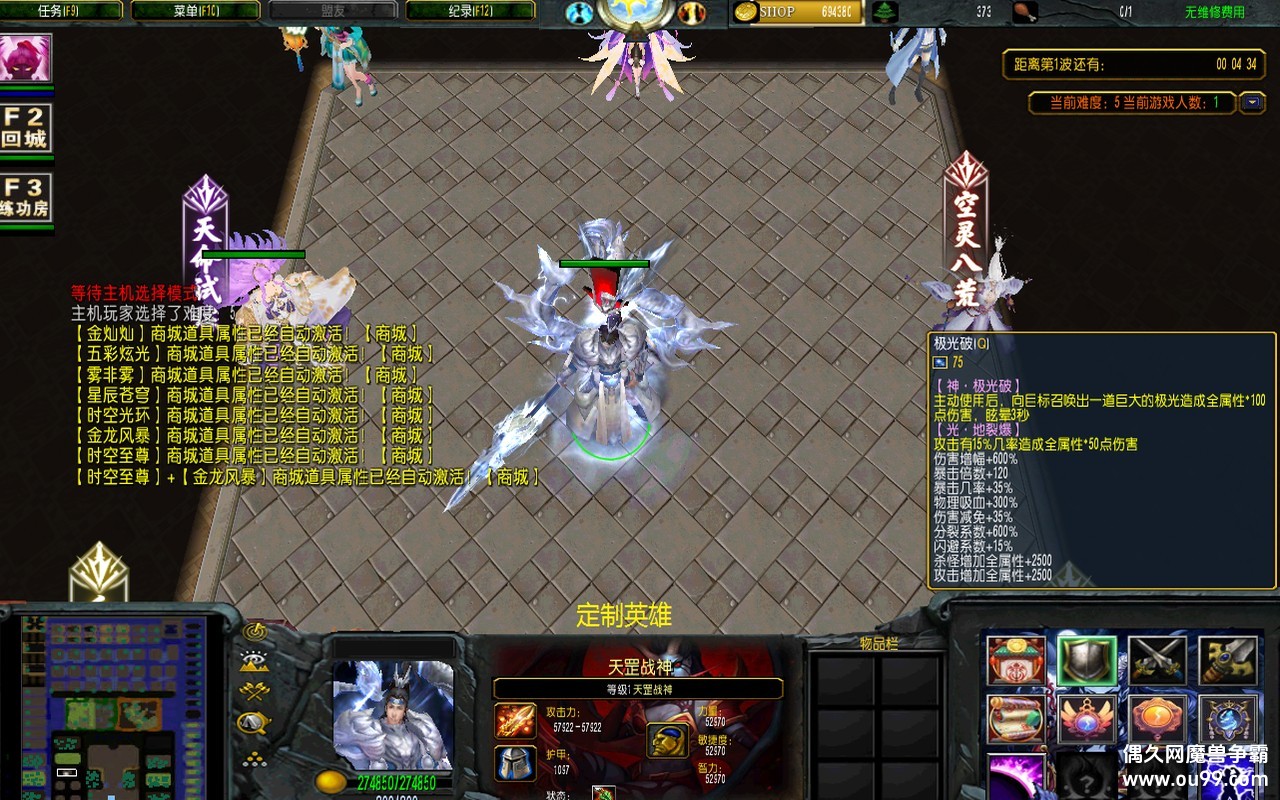The image size is (1280, 800).
Task: Toggle minimap ally color mode button
Action: tap(254, 691)
